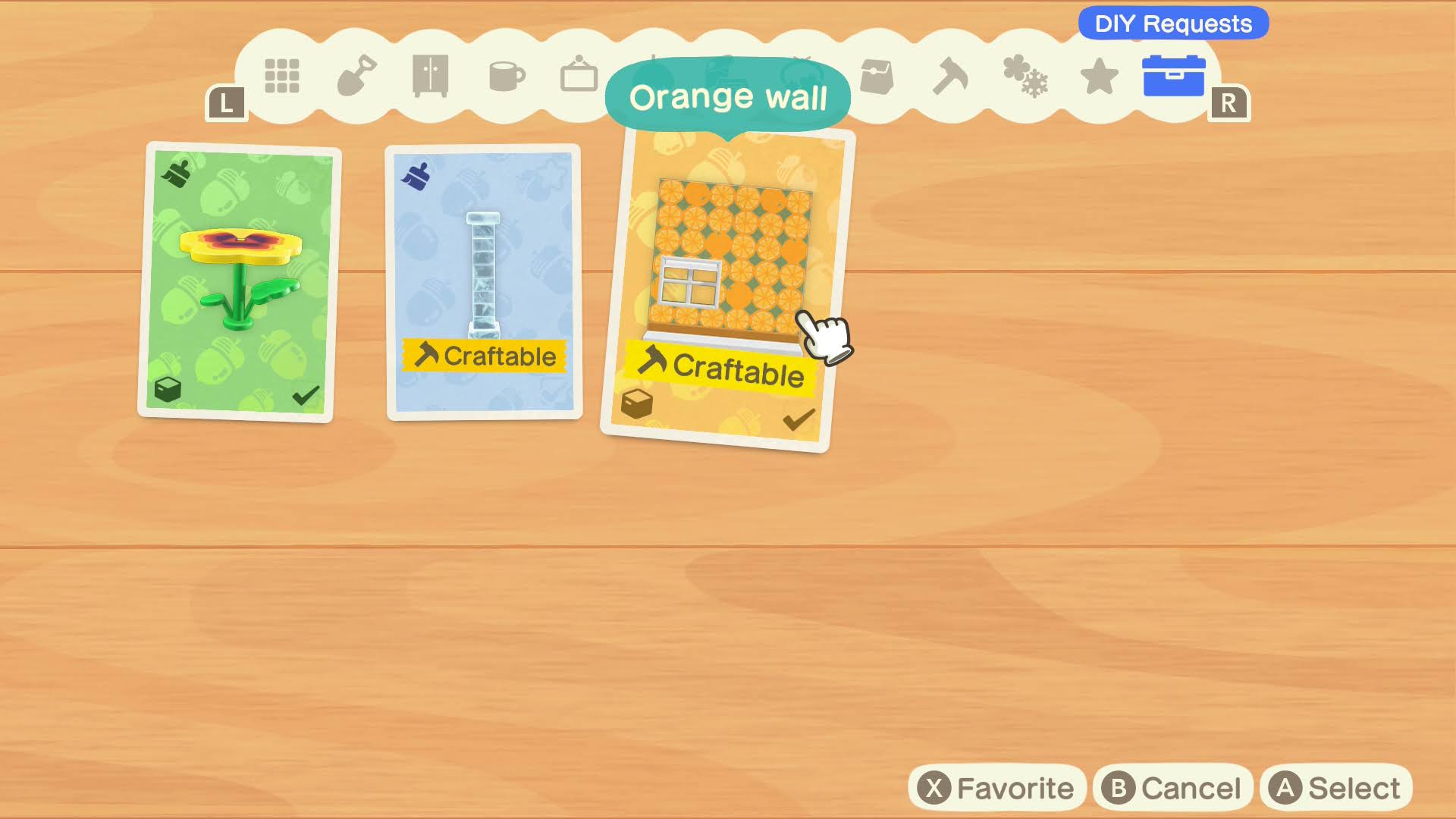Select the bag accessories category
This screenshot has width=1456, height=819.
(877, 76)
